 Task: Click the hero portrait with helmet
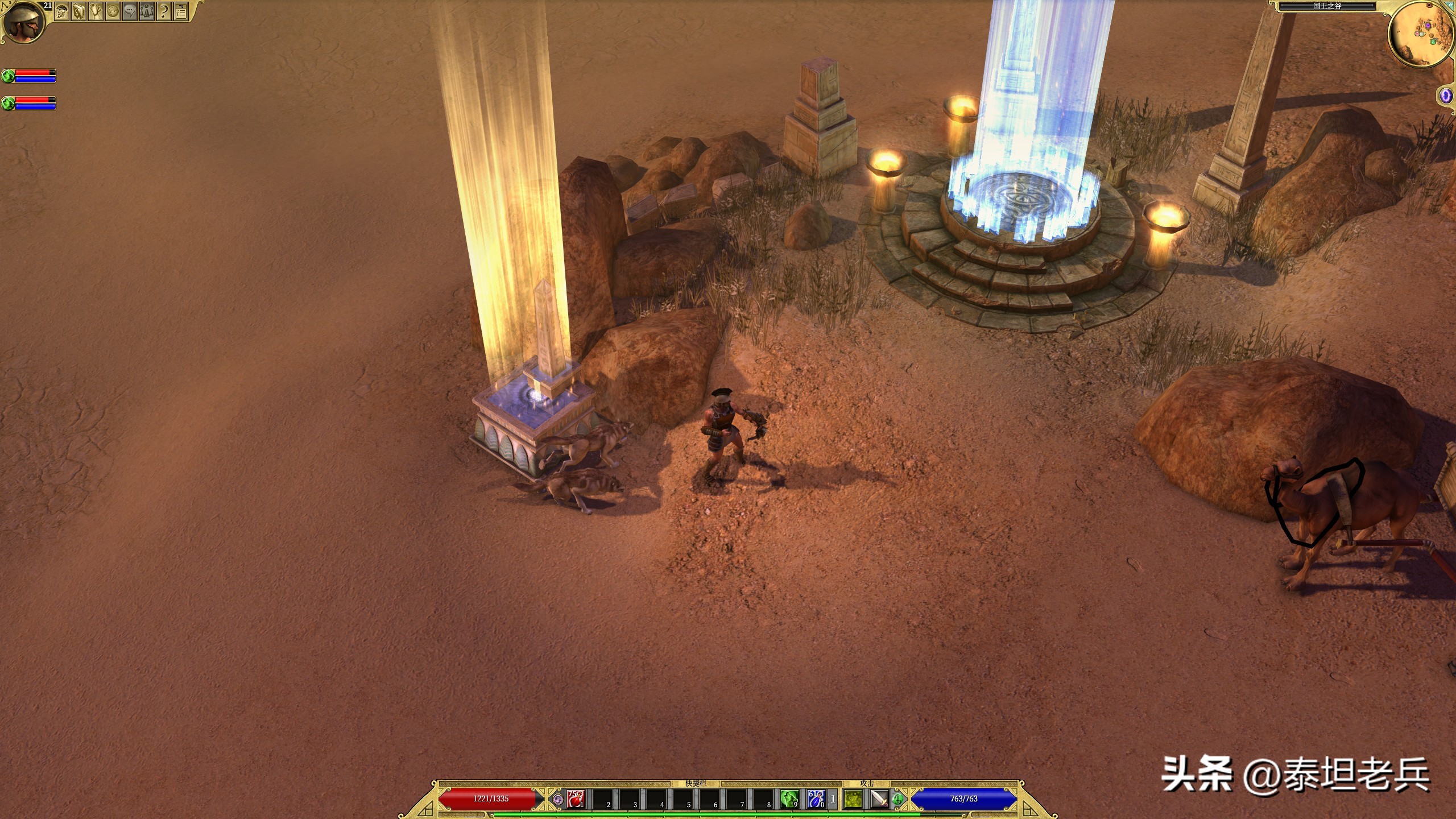click(x=24, y=22)
